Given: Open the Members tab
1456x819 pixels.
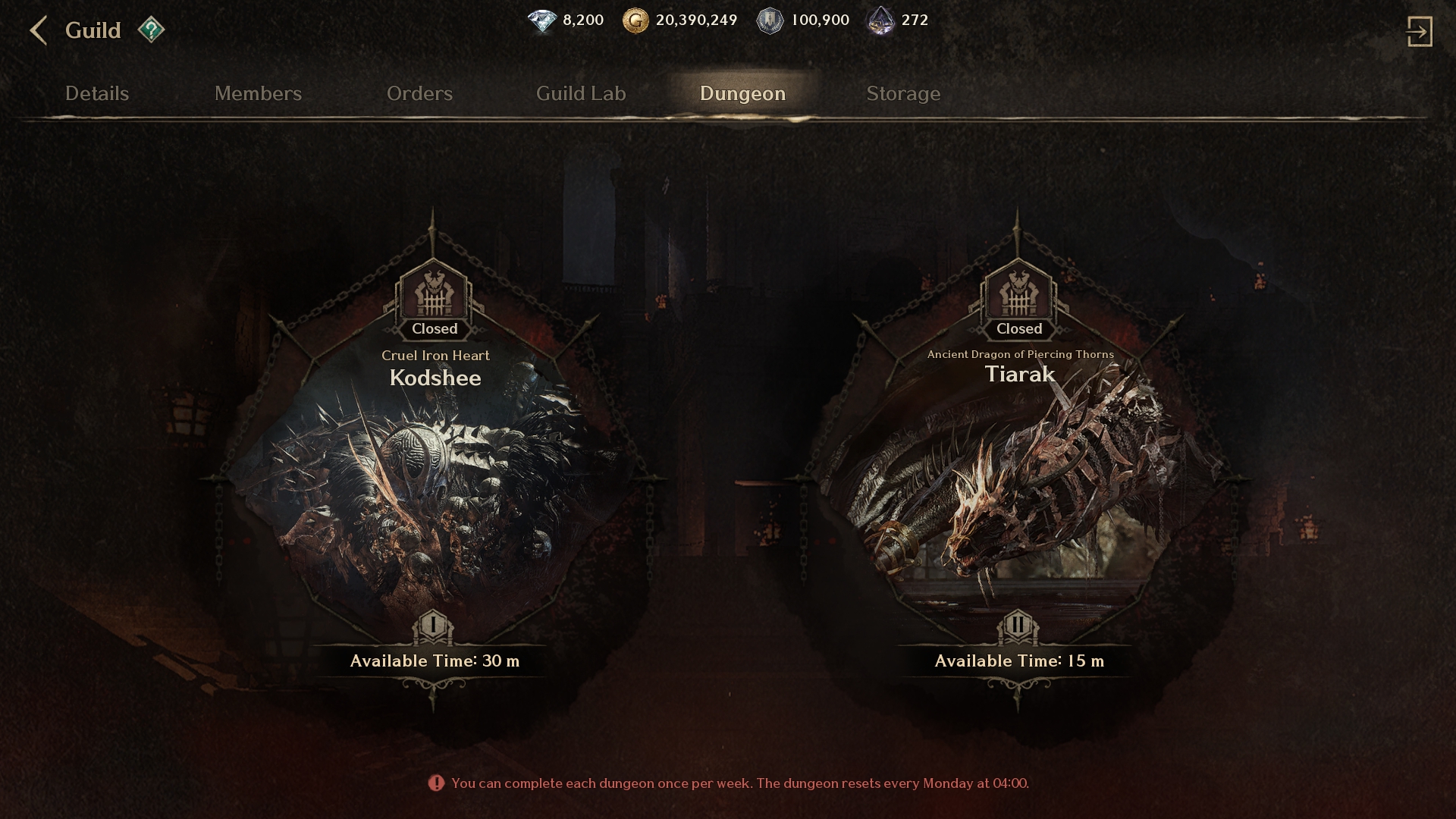Looking at the screenshot, I should pyautogui.click(x=258, y=93).
